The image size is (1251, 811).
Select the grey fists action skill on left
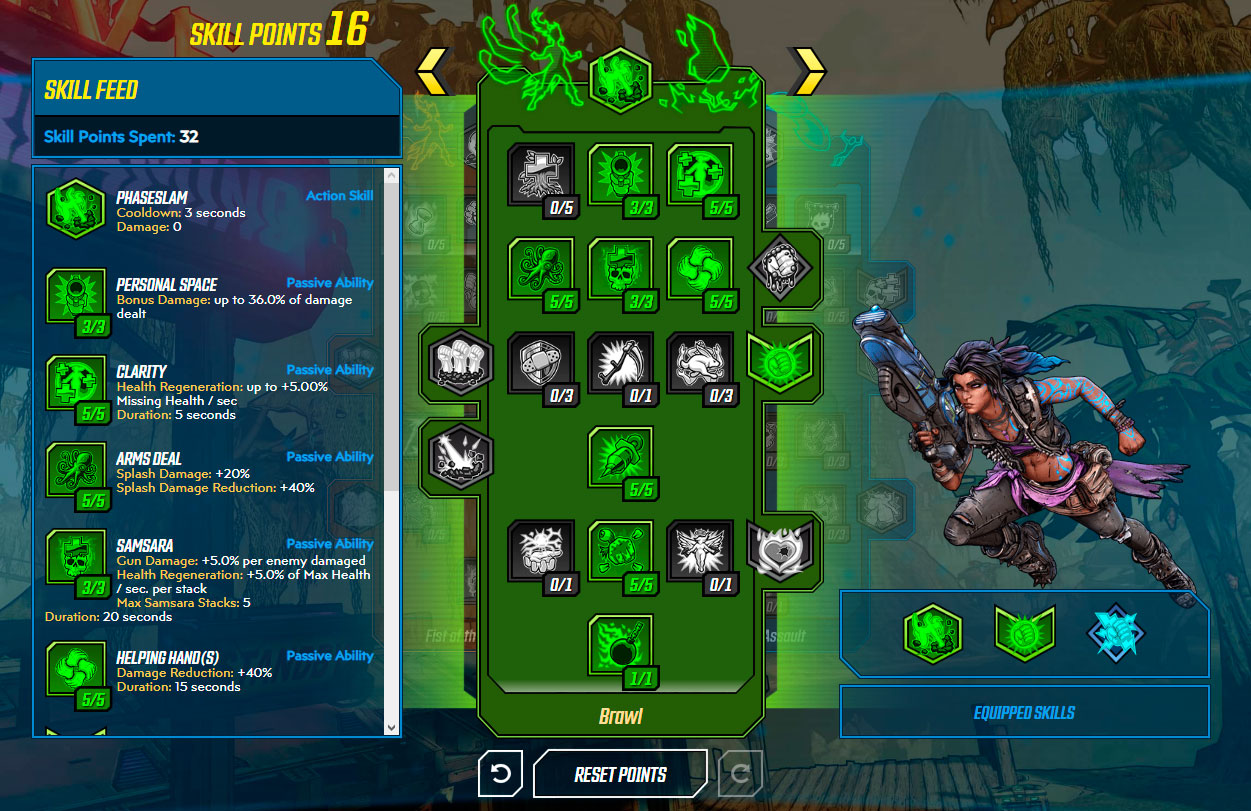[x=461, y=358]
